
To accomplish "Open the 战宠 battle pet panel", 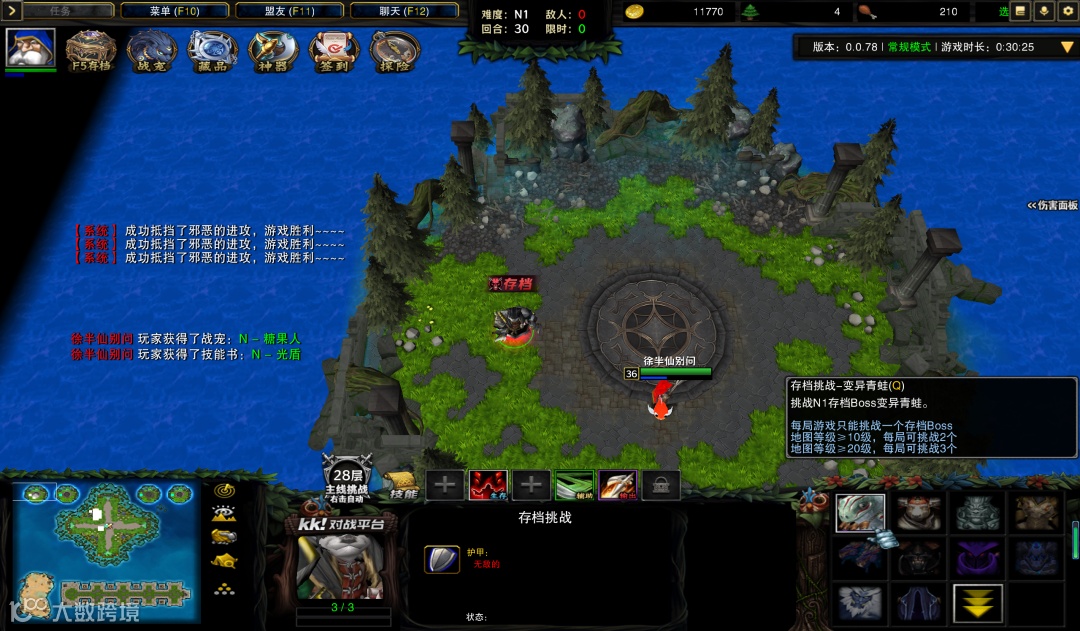I will tap(152, 51).
